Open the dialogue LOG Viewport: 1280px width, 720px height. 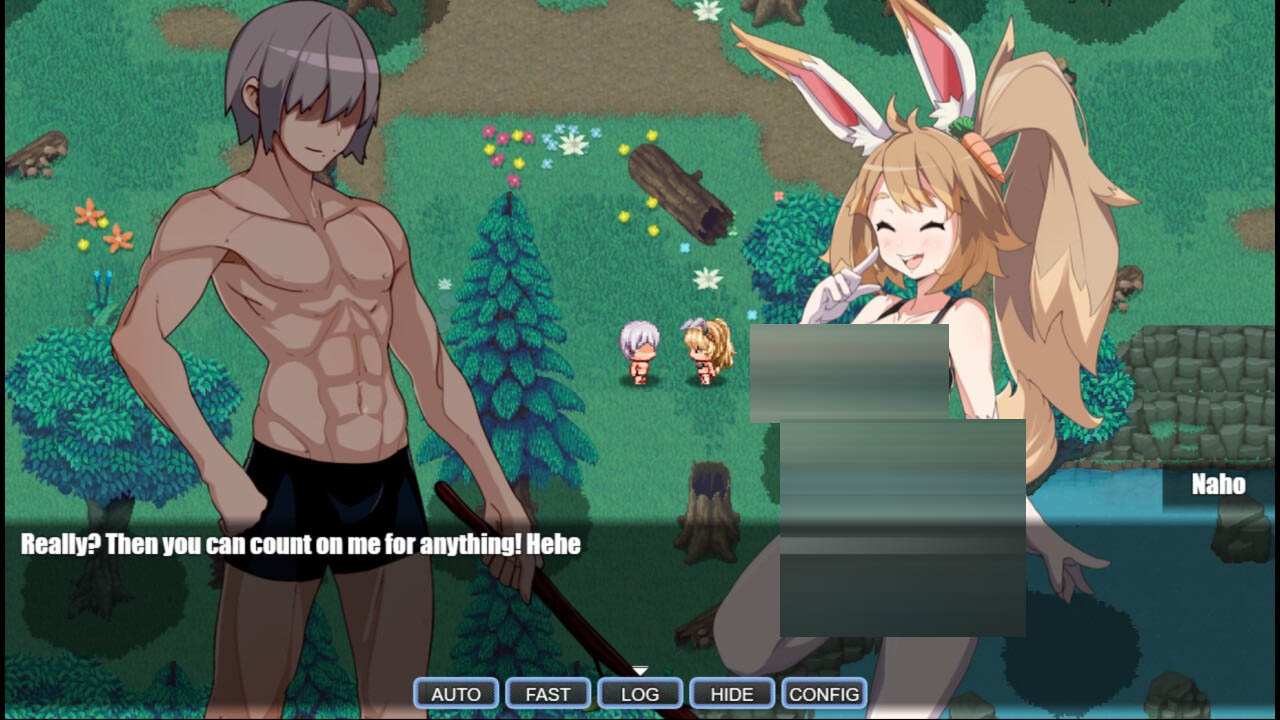point(640,694)
